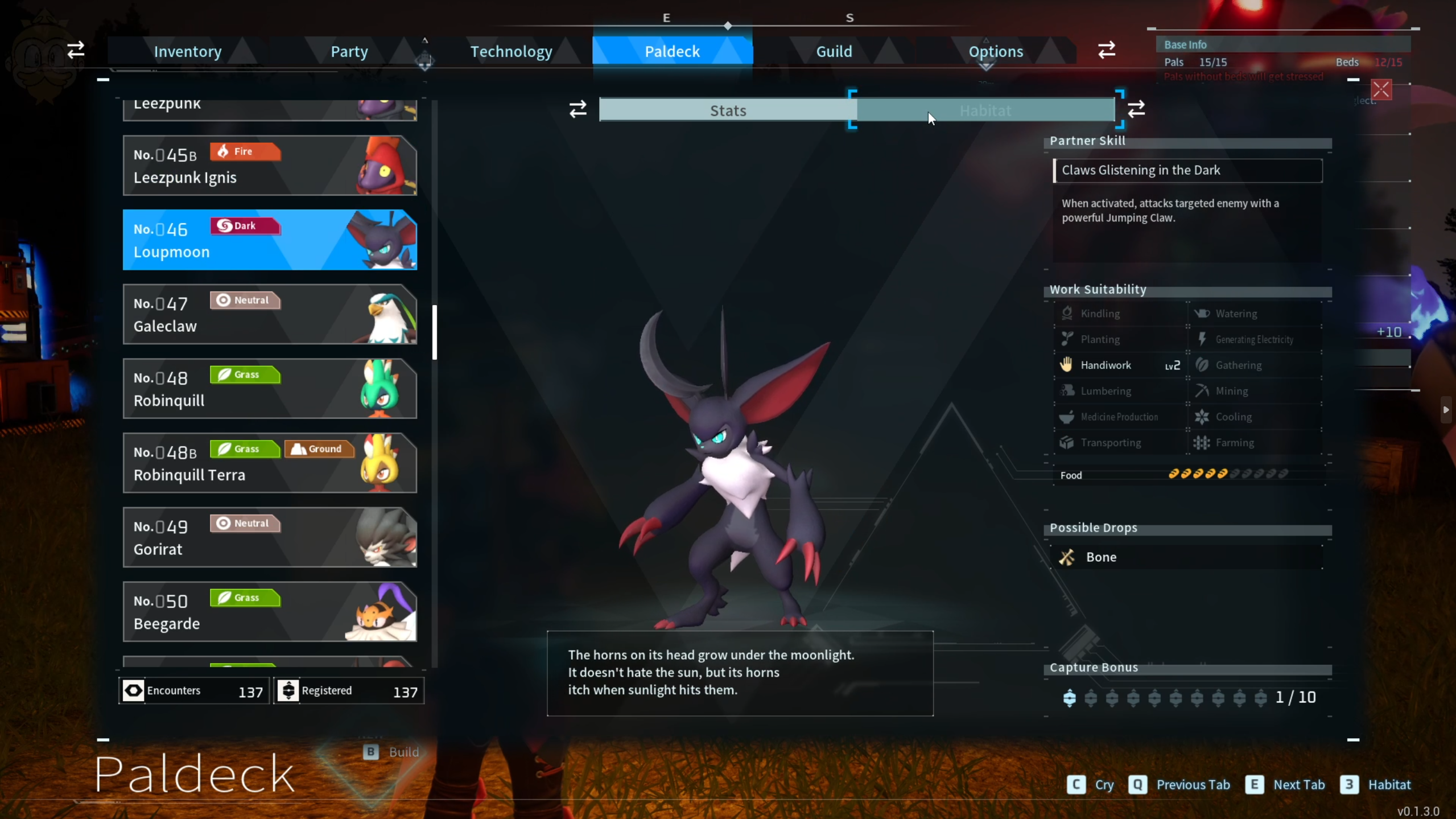Screen dimensions: 1456x819
Task: Switch to the Guild tab
Action: [x=834, y=51]
